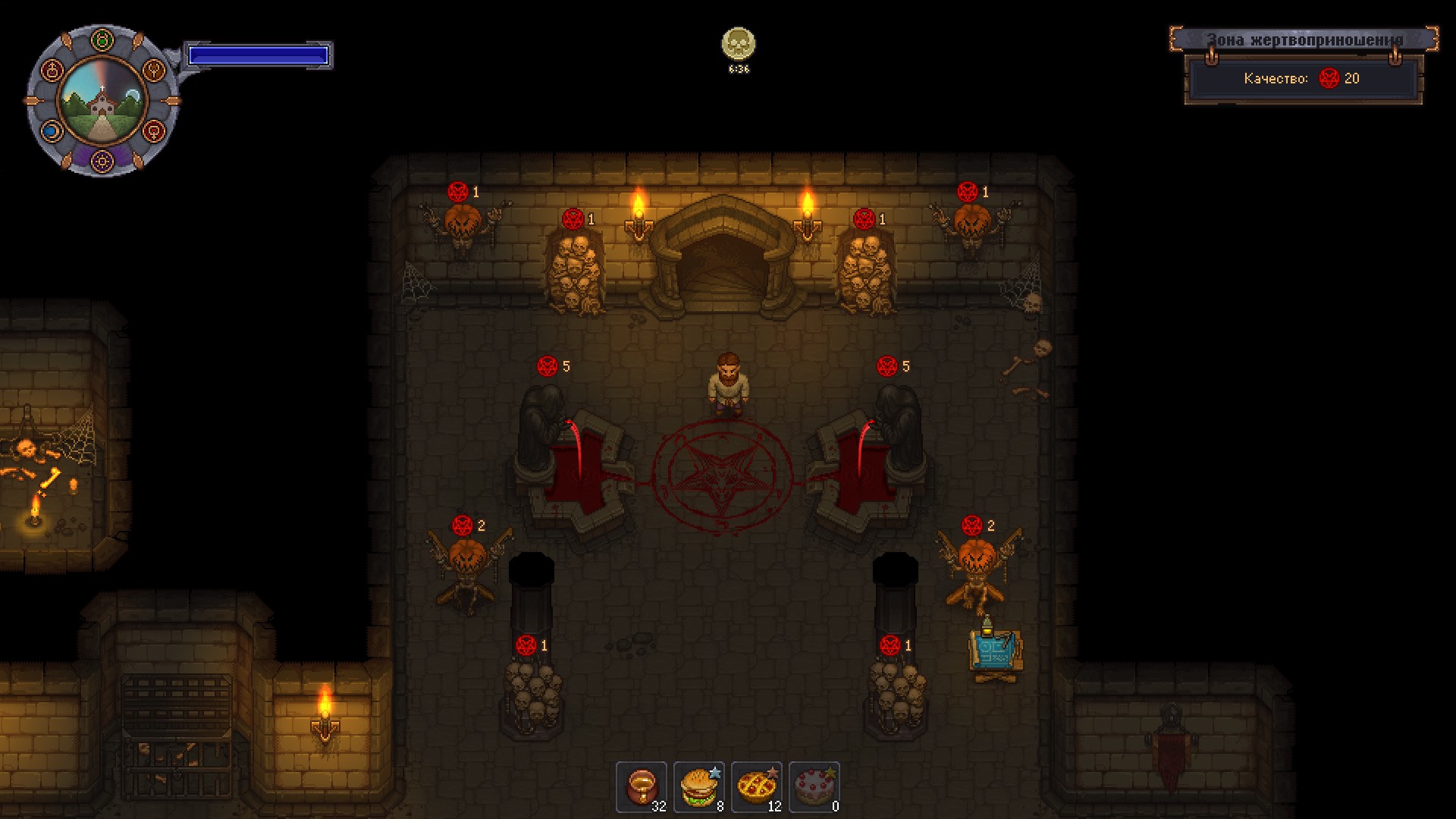Click the red pentagram icon beside Качество value
Image resolution: width=1456 pixels, height=819 pixels.
tap(1327, 78)
